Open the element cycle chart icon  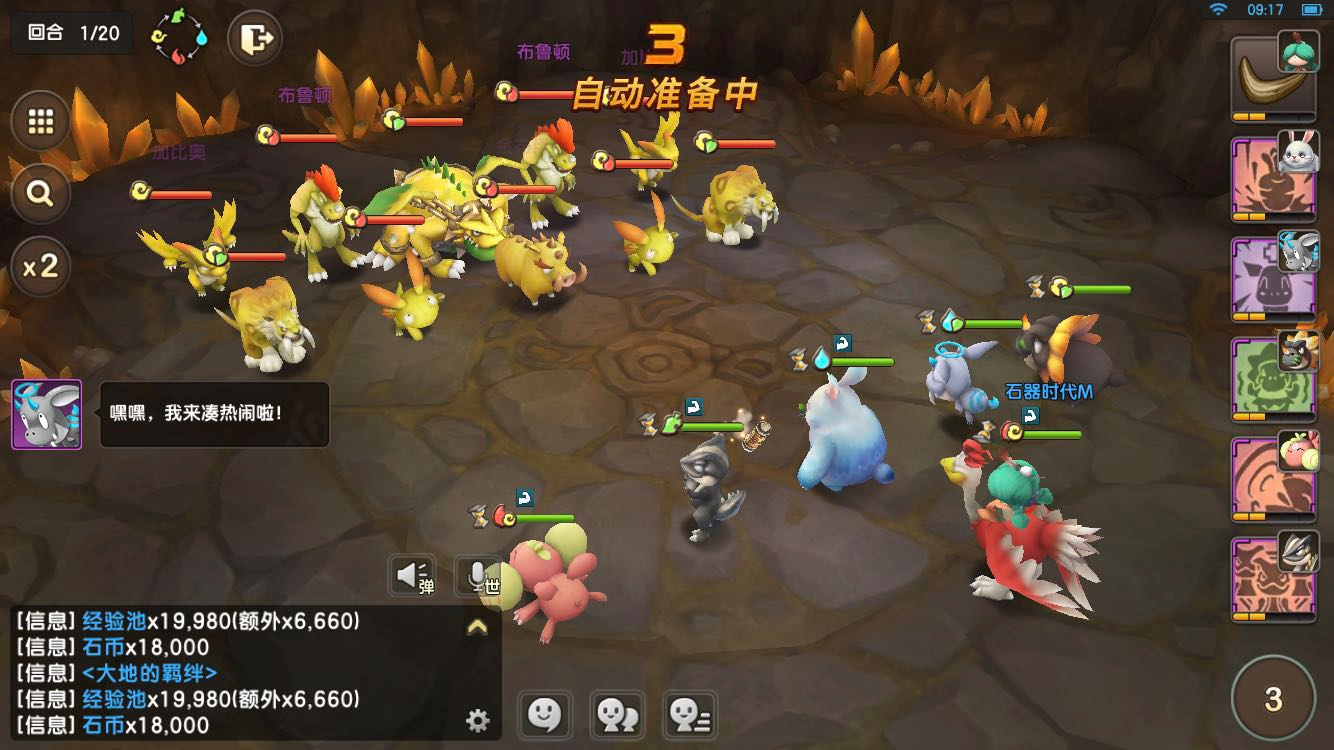click(x=179, y=39)
